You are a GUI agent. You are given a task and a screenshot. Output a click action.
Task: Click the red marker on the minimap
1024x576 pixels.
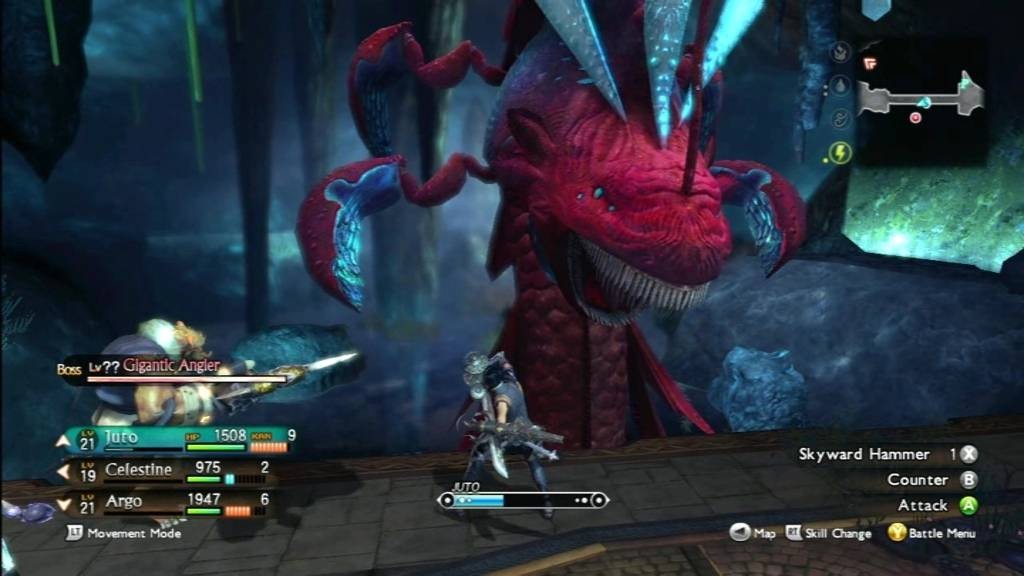click(x=915, y=117)
